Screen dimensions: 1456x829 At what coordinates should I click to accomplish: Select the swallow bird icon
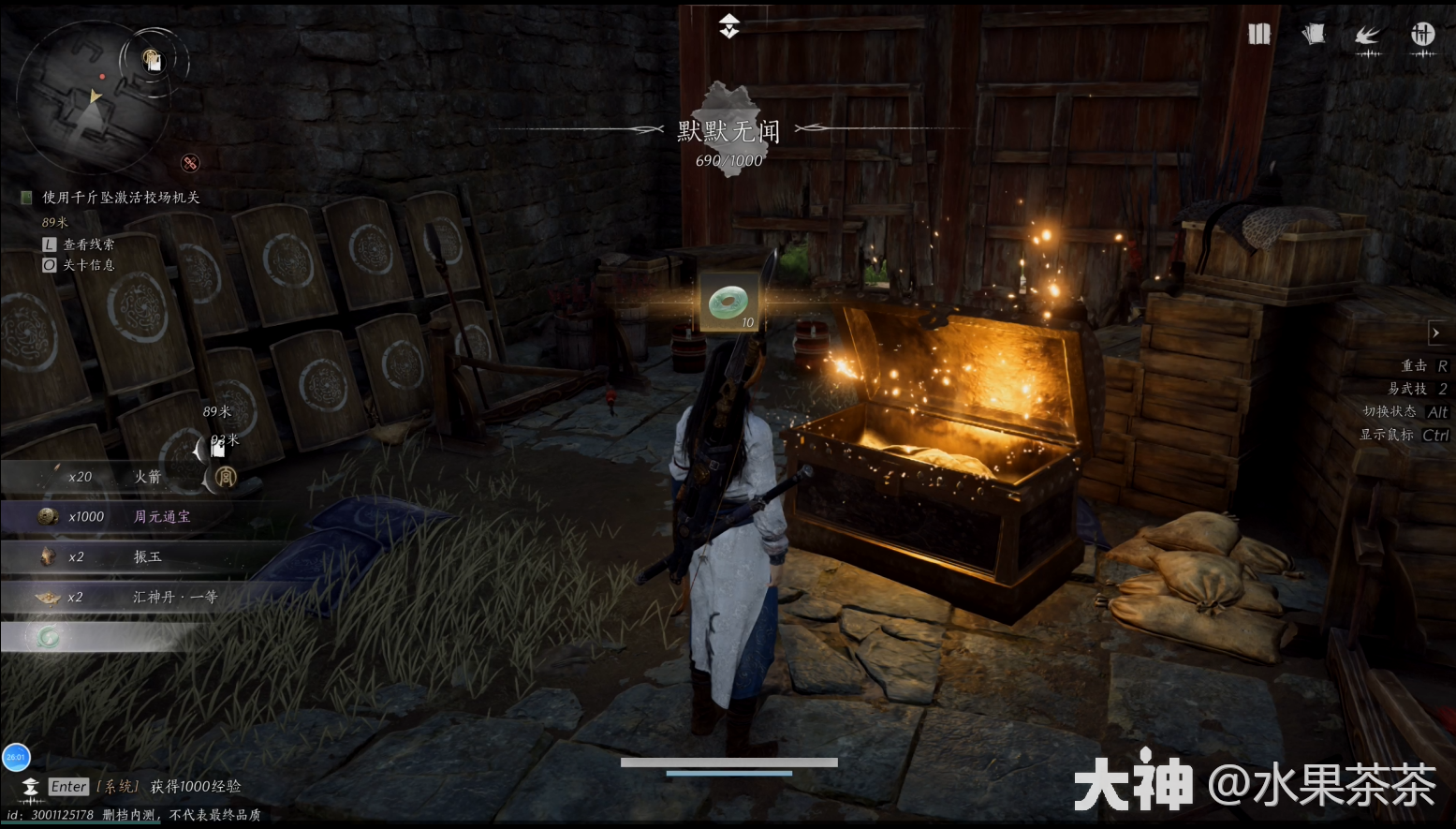1368,37
